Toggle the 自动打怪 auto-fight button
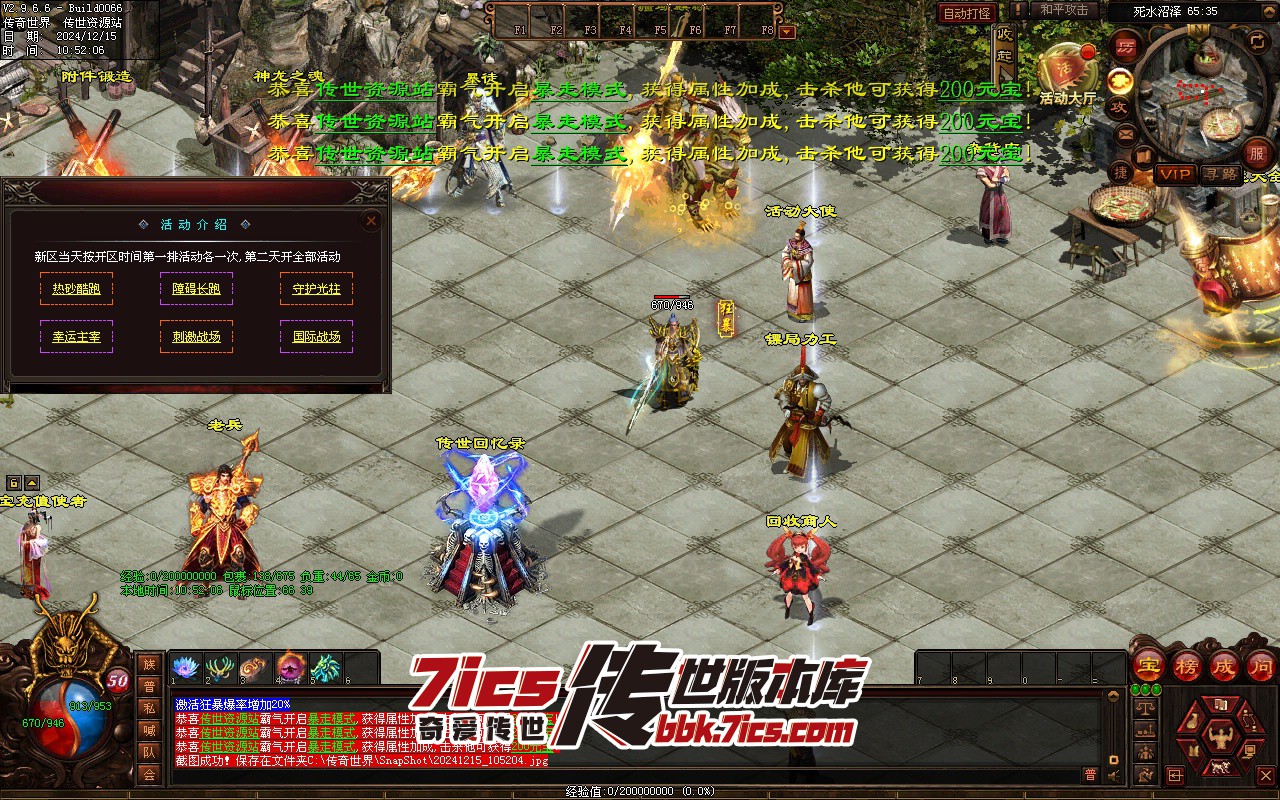Screen dimensions: 1280x800 967,13
